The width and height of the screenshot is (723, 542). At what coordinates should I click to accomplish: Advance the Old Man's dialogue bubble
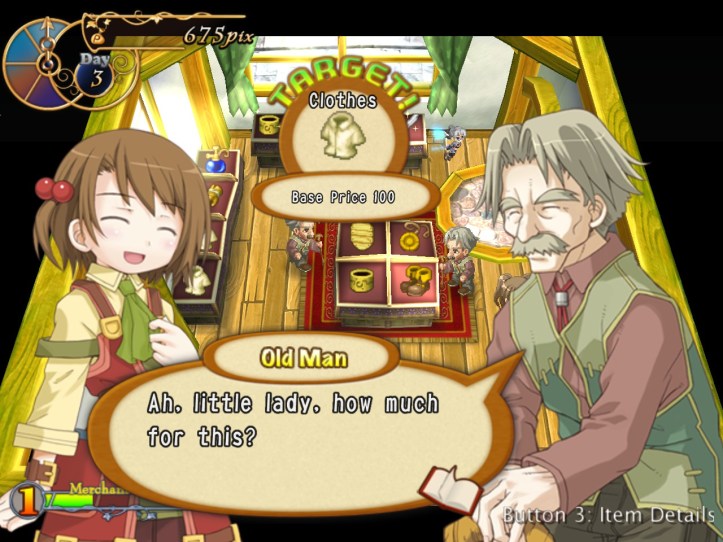tap(300, 420)
